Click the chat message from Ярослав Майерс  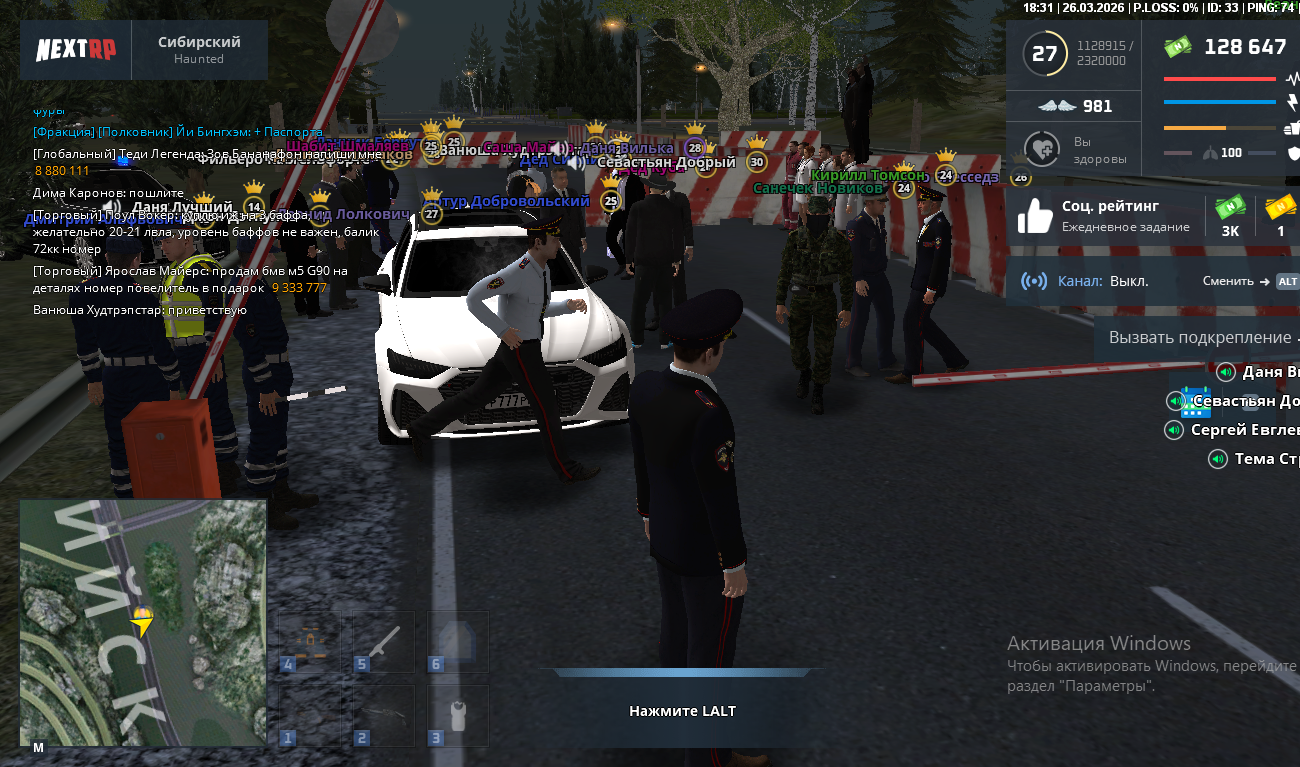pyautogui.click(x=190, y=279)
